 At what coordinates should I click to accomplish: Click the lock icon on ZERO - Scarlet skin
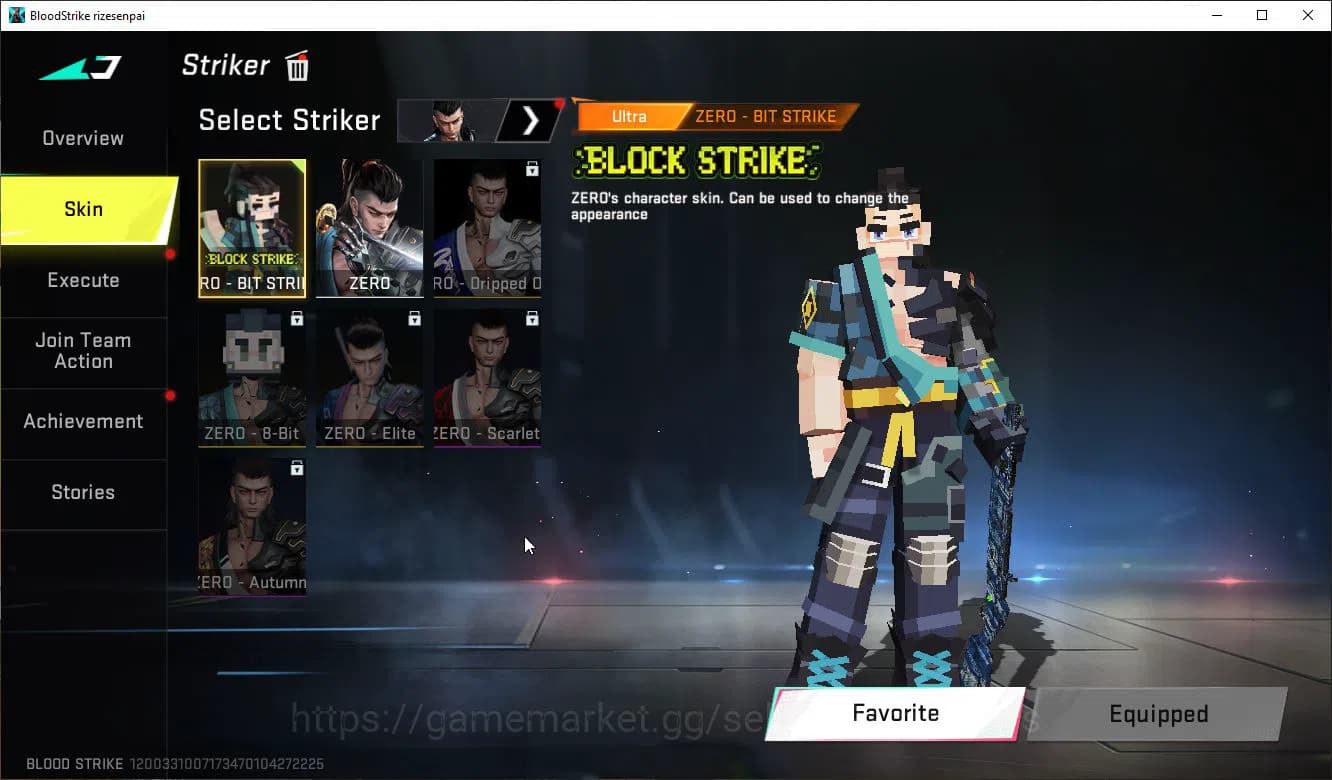coord(531,317)
